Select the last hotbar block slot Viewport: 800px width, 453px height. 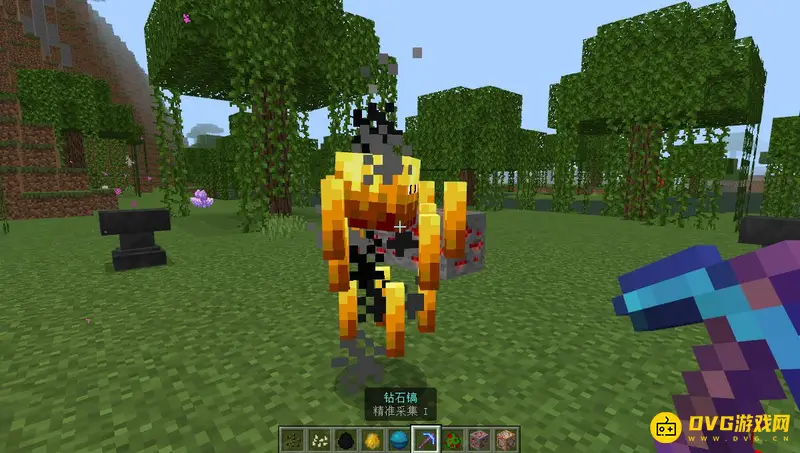(506, 440)
